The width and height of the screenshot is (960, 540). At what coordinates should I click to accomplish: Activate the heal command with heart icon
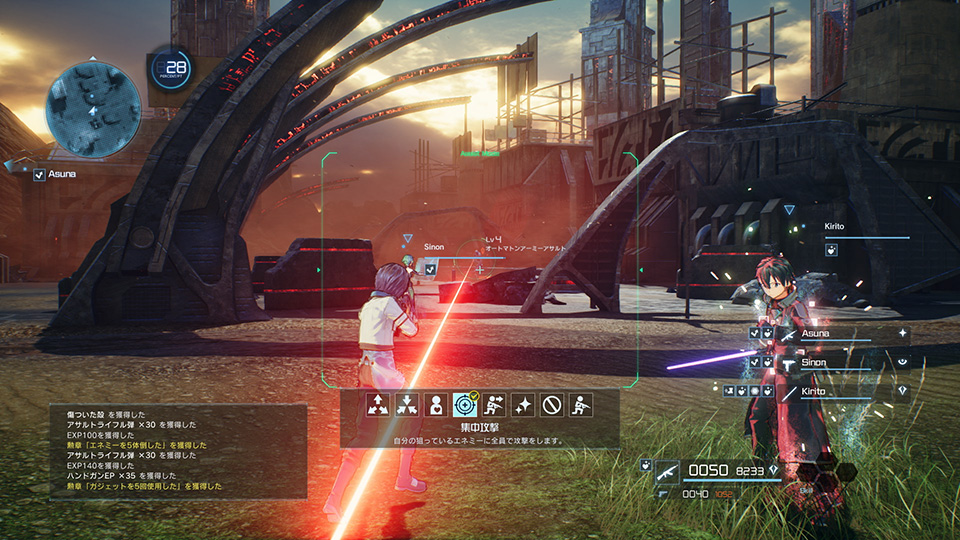(x=436, y=405)
